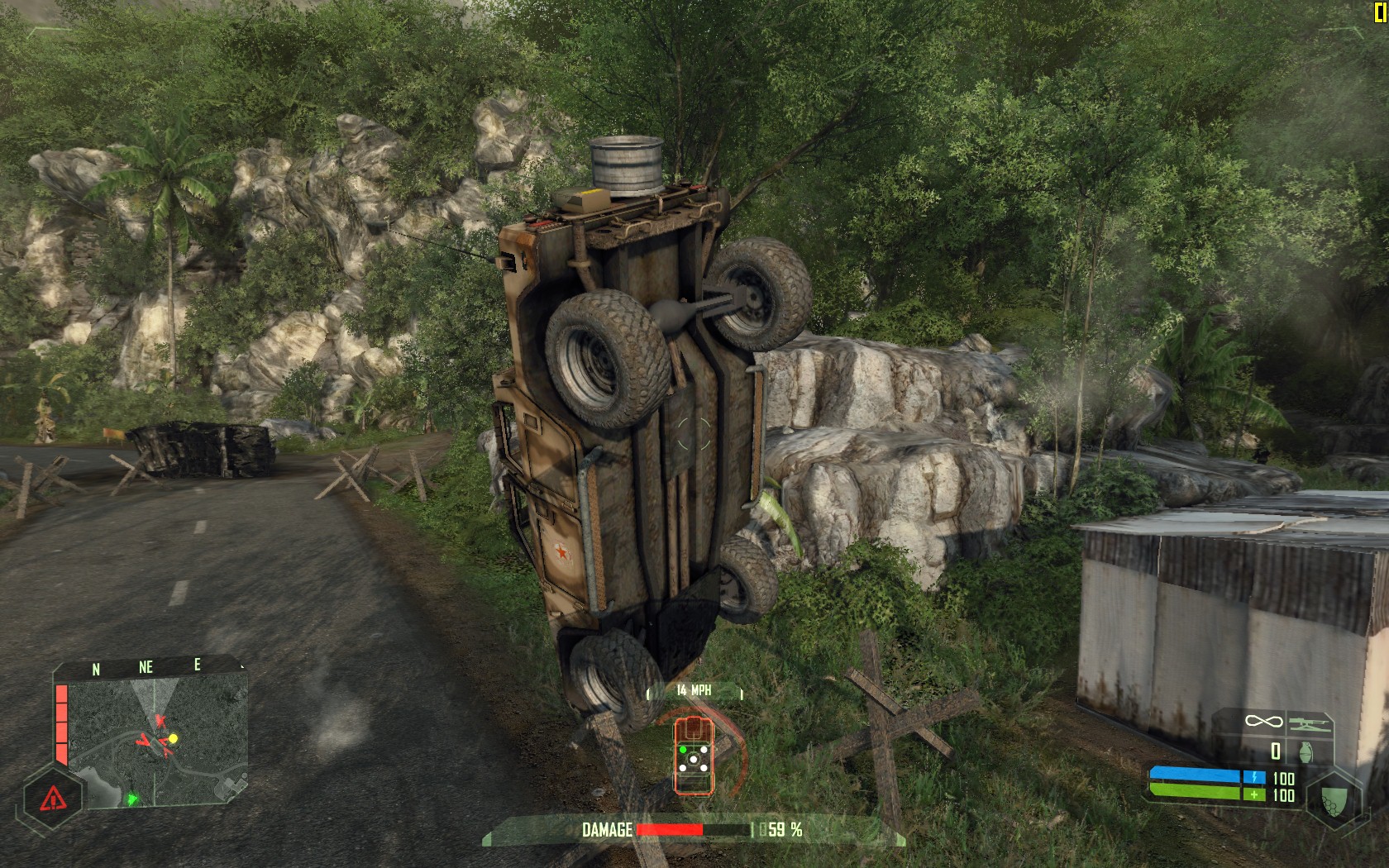The image size is (1389, 868).
Task: Click the mounted gun weapon icon
Action: 1309,723
